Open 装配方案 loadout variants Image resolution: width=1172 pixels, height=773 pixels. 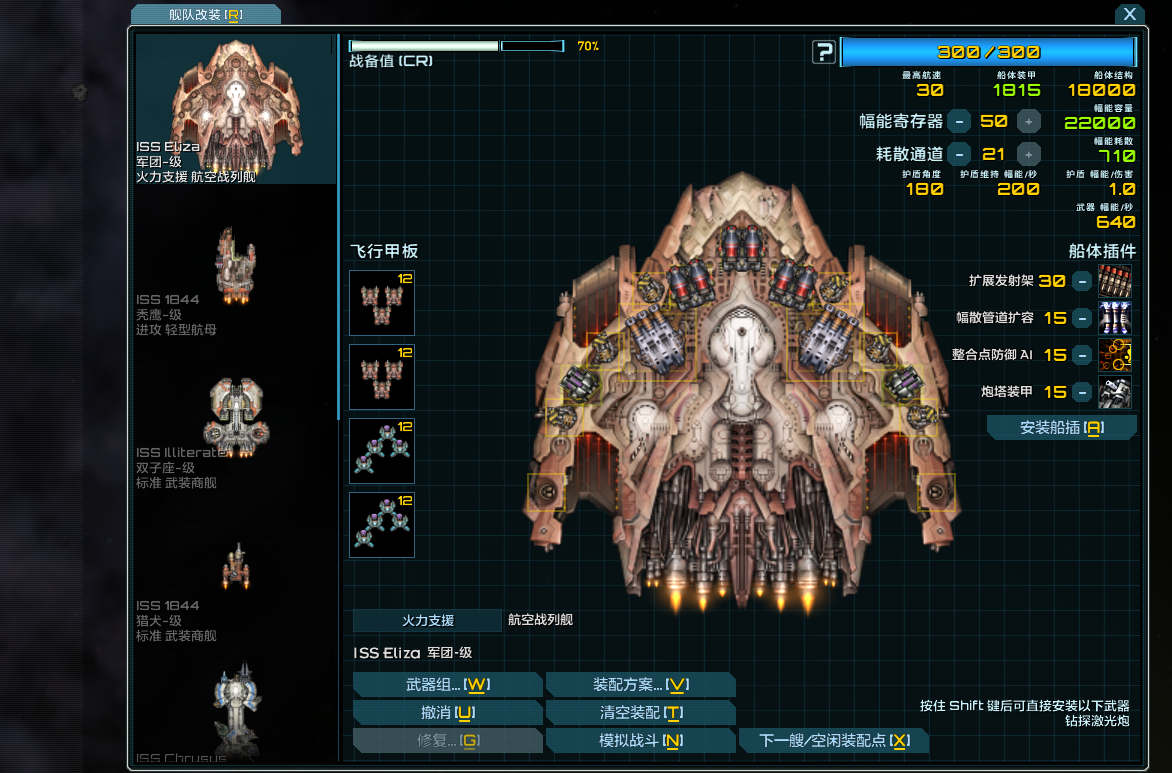pos(640,684)
